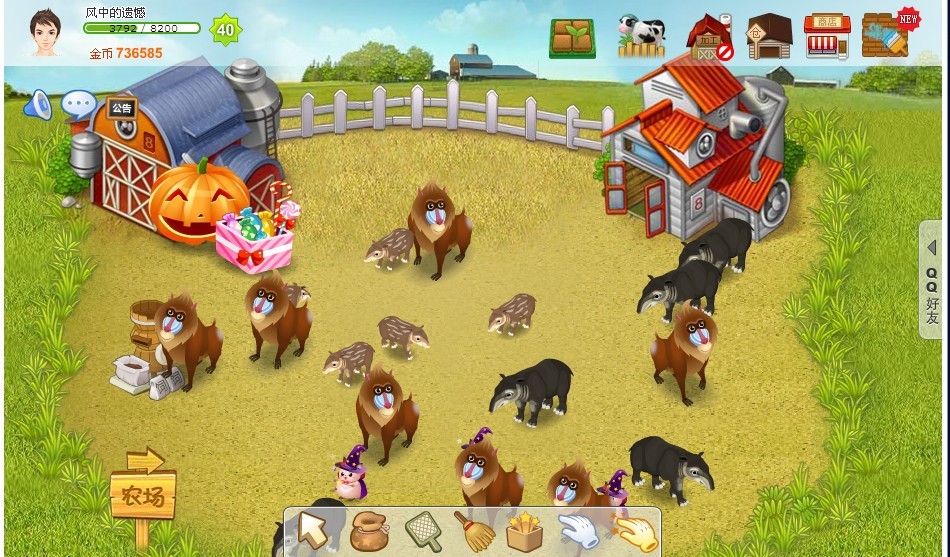Click the player avatar portrait
950x557 pixels.
click(45, 33)
